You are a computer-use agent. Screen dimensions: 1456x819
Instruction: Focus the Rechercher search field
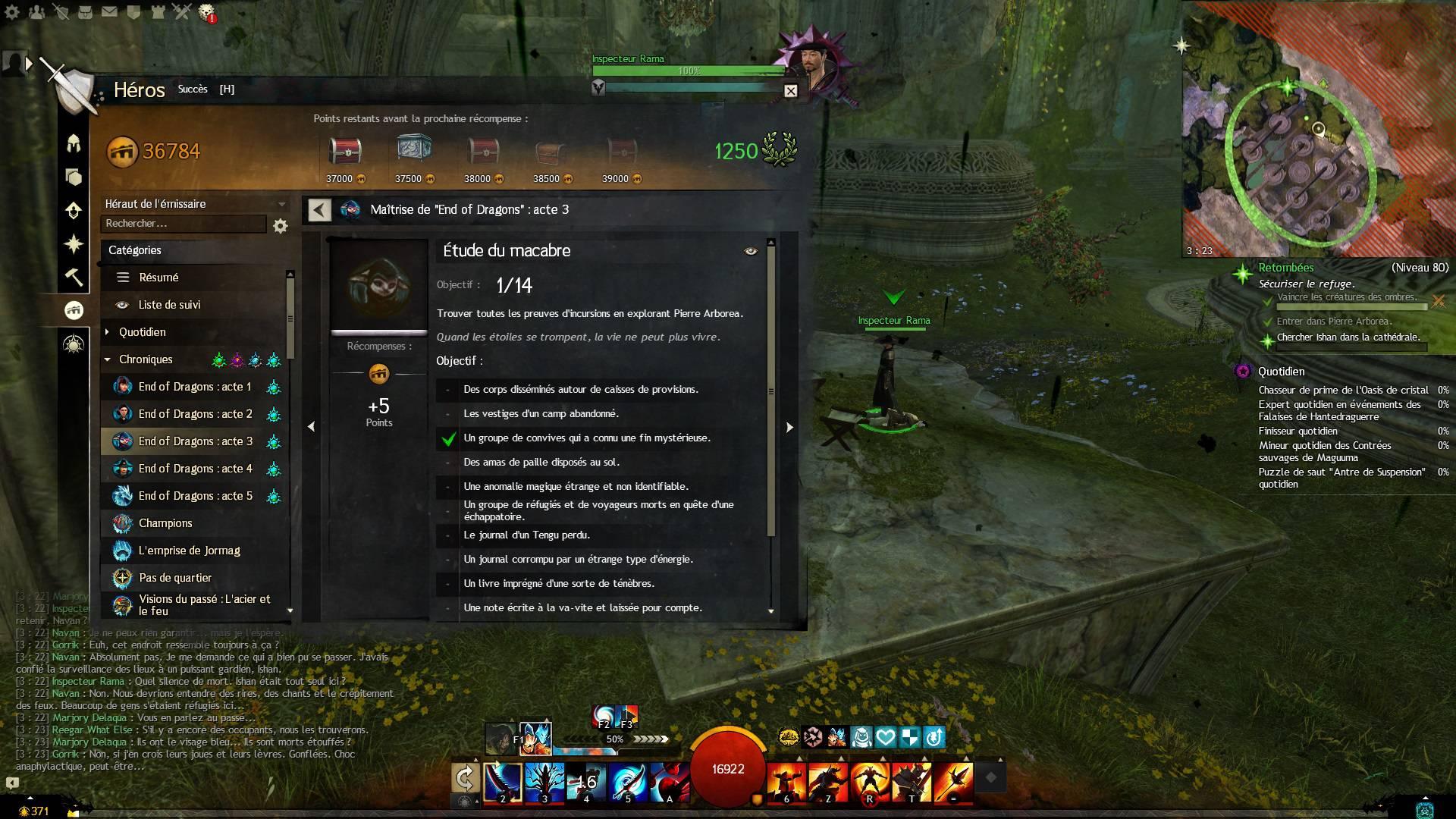pyautogui.click(x=183, y=224)
